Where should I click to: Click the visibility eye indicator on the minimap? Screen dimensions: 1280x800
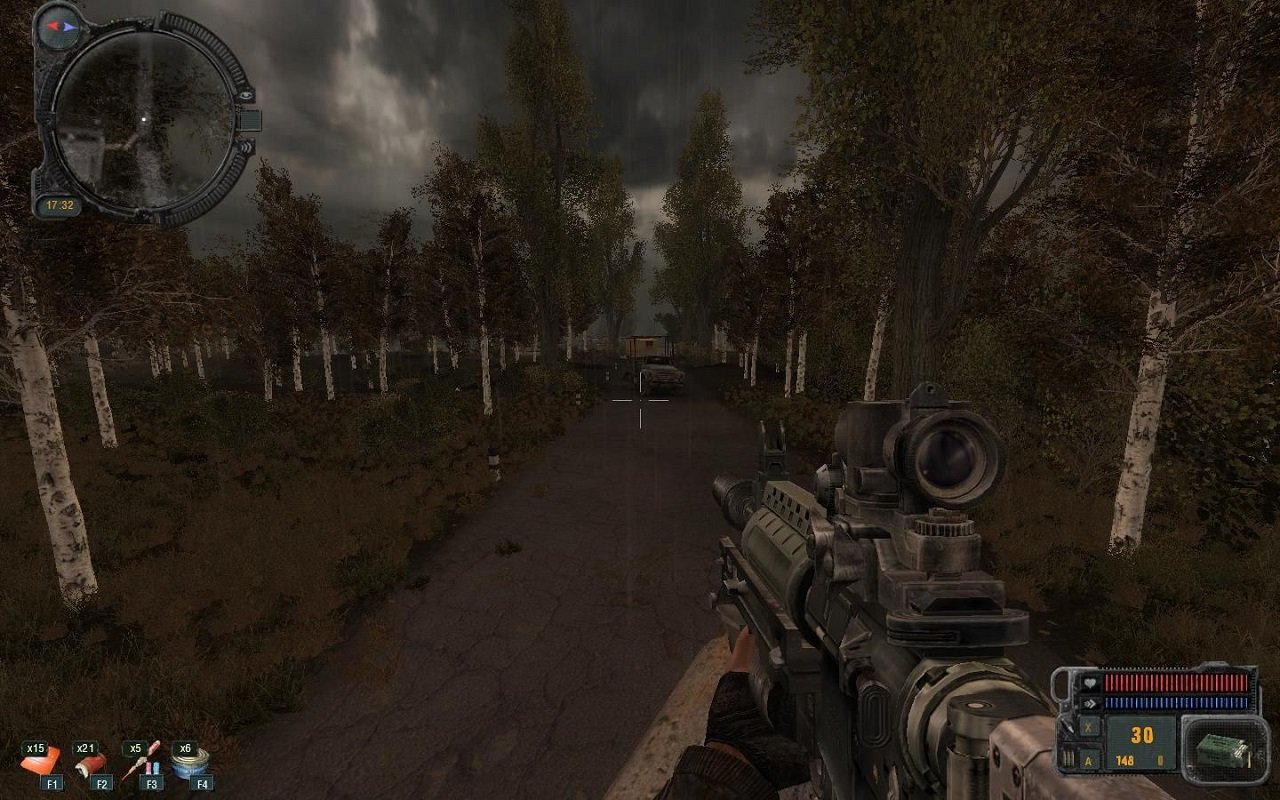tap(245, 94)
